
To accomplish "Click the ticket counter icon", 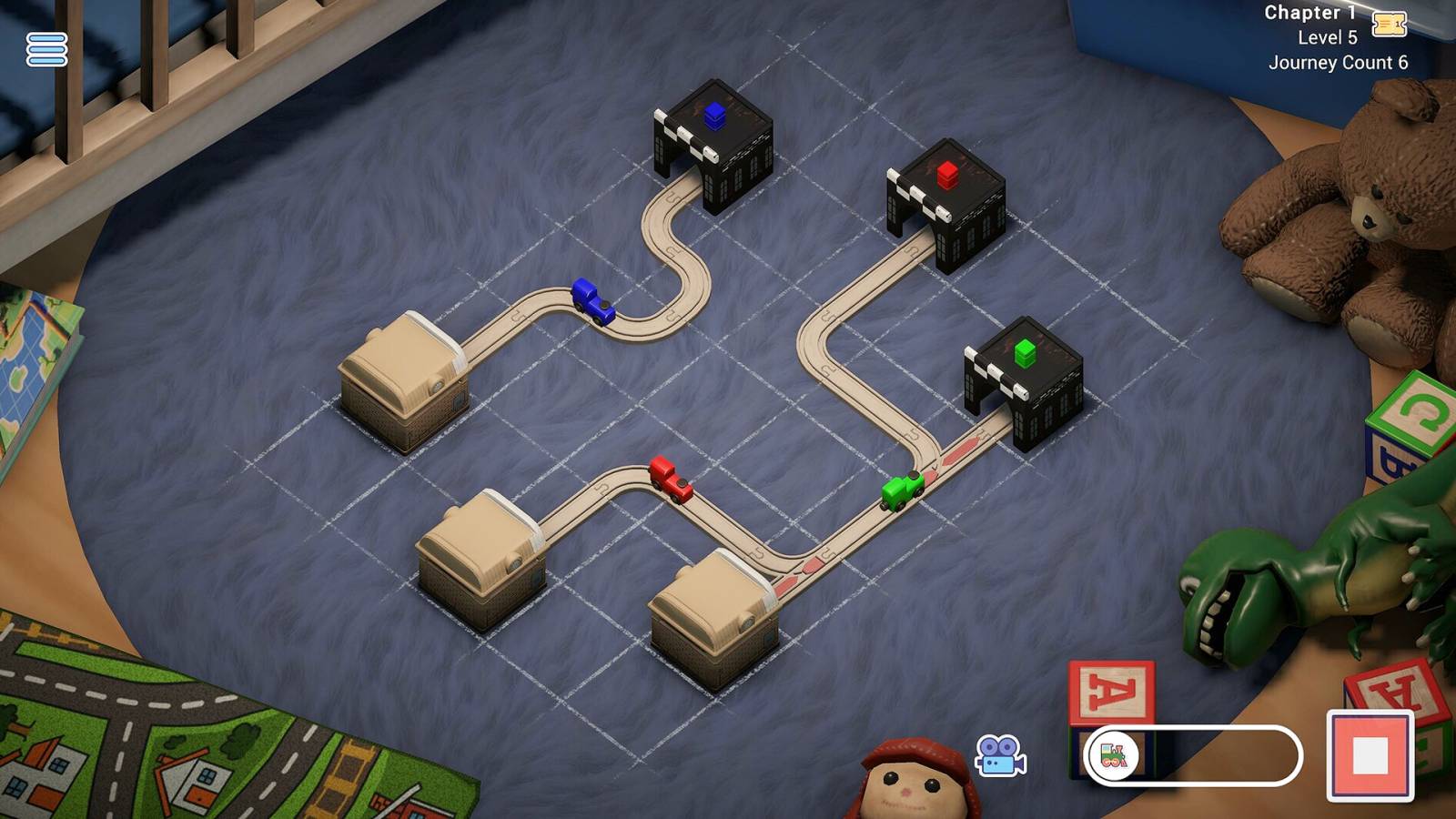I will tap(1391, 25).
